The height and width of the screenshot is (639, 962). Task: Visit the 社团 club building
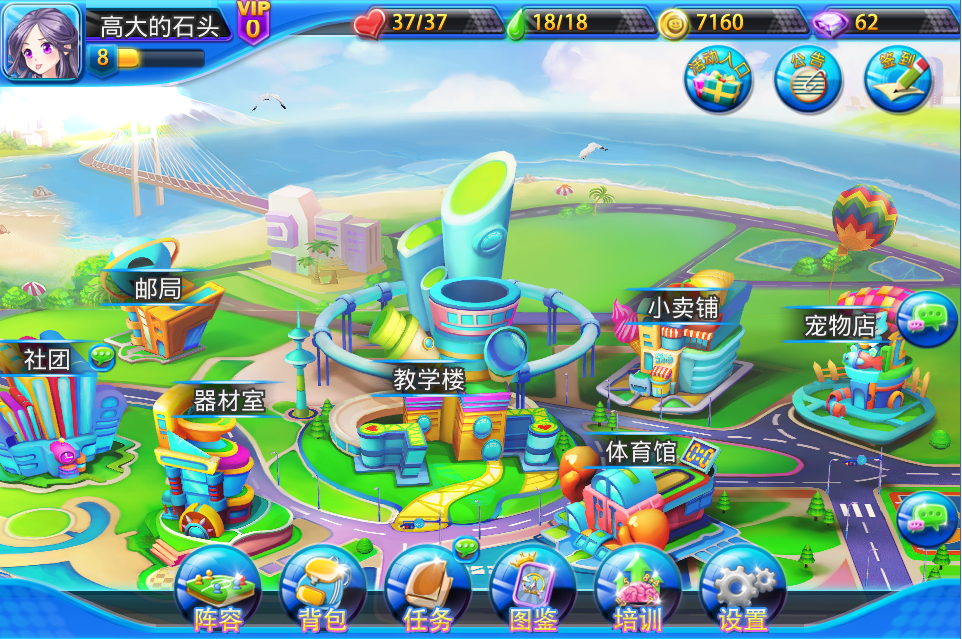(x=50, y=420)
